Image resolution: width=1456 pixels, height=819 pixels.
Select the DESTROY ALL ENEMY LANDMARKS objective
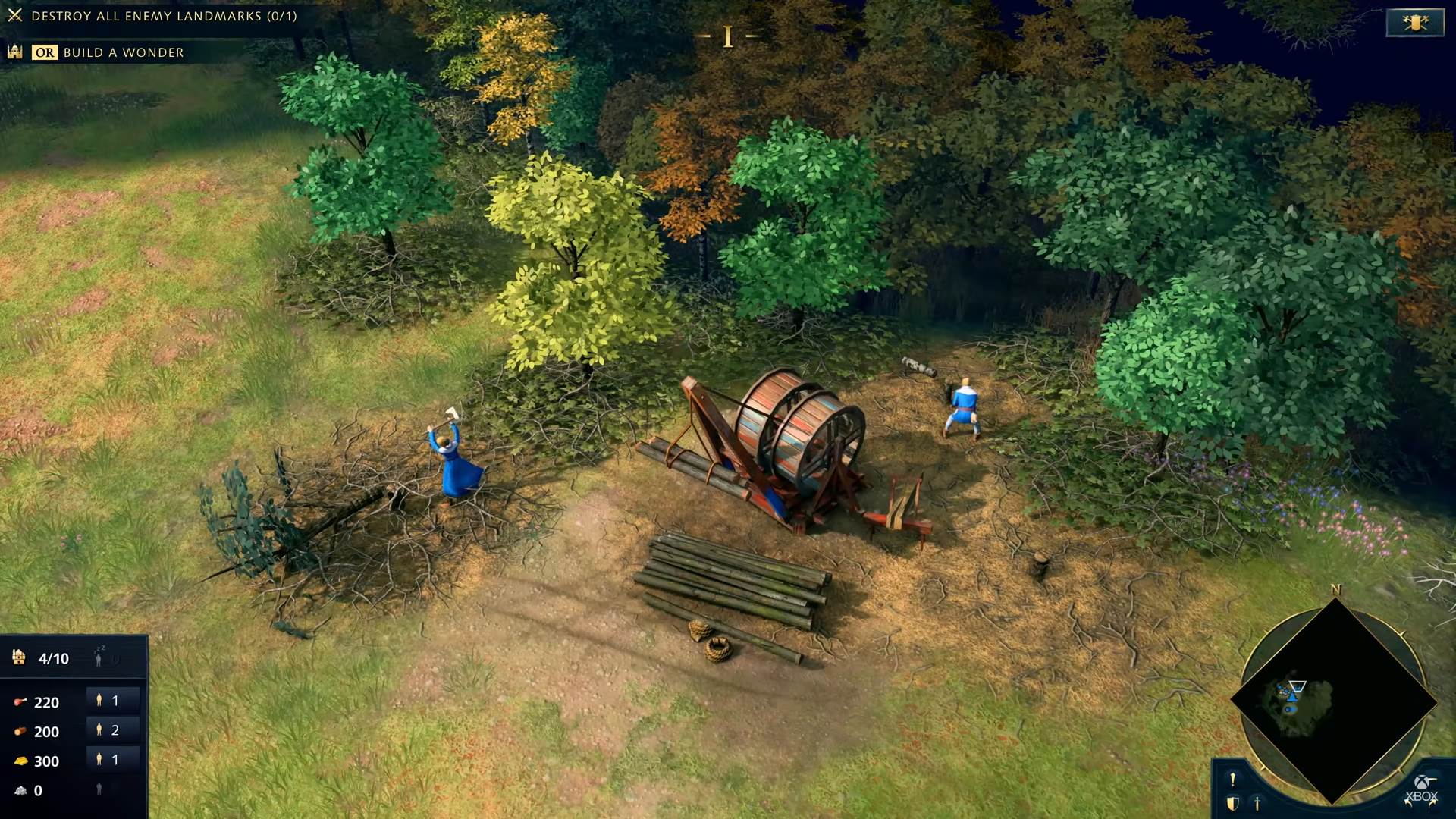point(163,14)
